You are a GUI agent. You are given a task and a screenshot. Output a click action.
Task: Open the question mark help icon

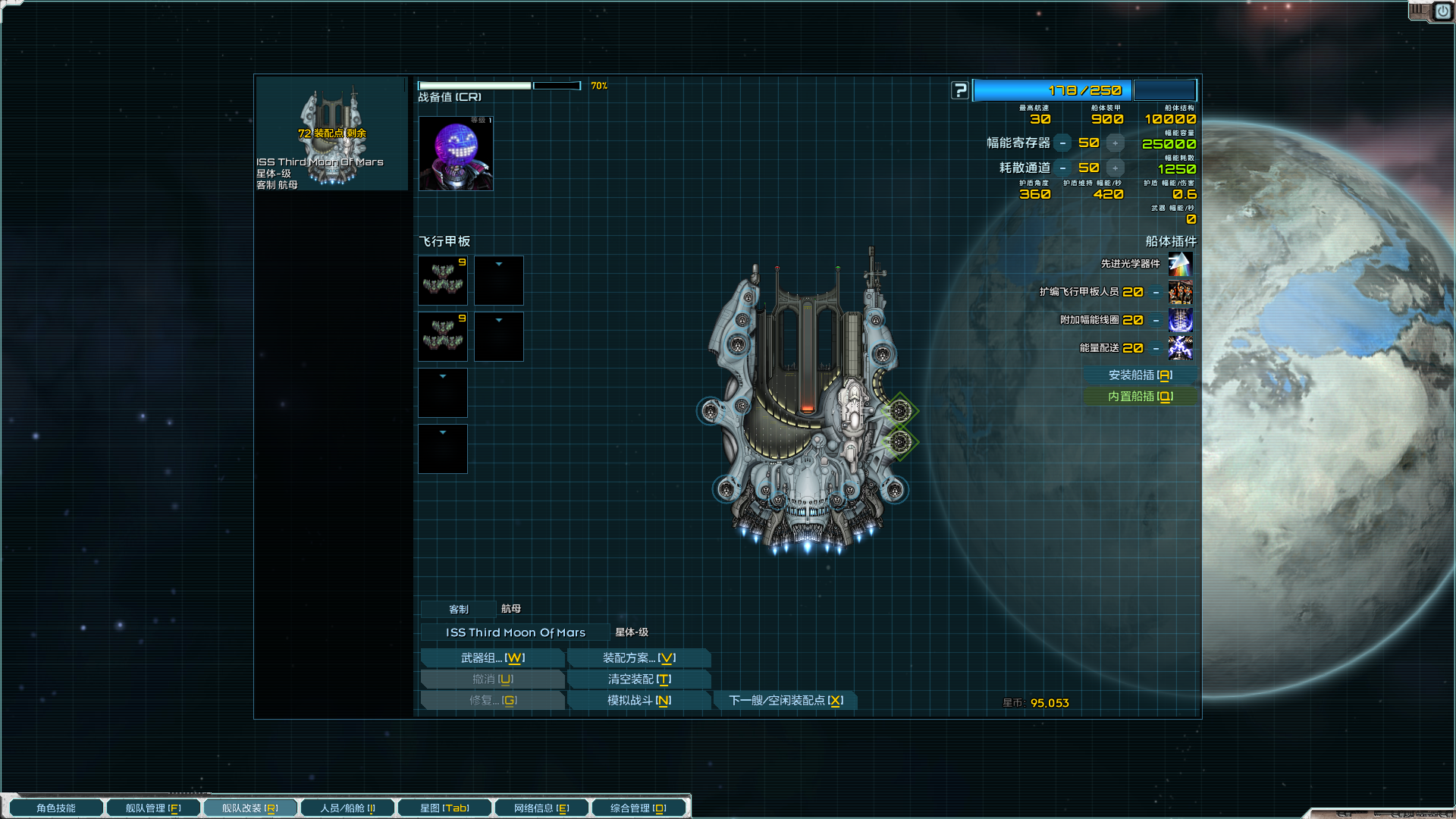pos(959,90)
